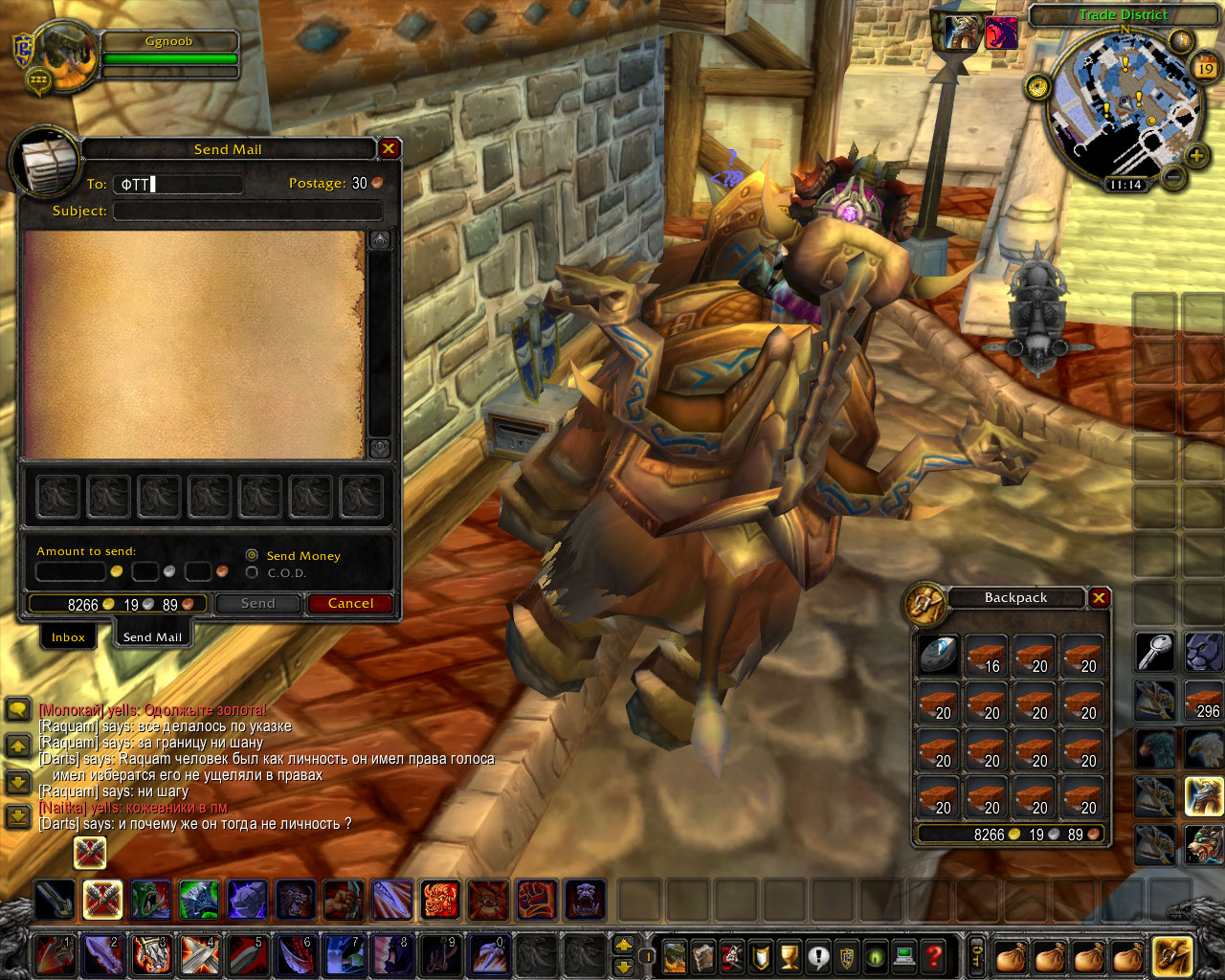This screenshot has height=980, width=1225.
Task: Switch to the Inbox tab
Action: coord(68,637)
